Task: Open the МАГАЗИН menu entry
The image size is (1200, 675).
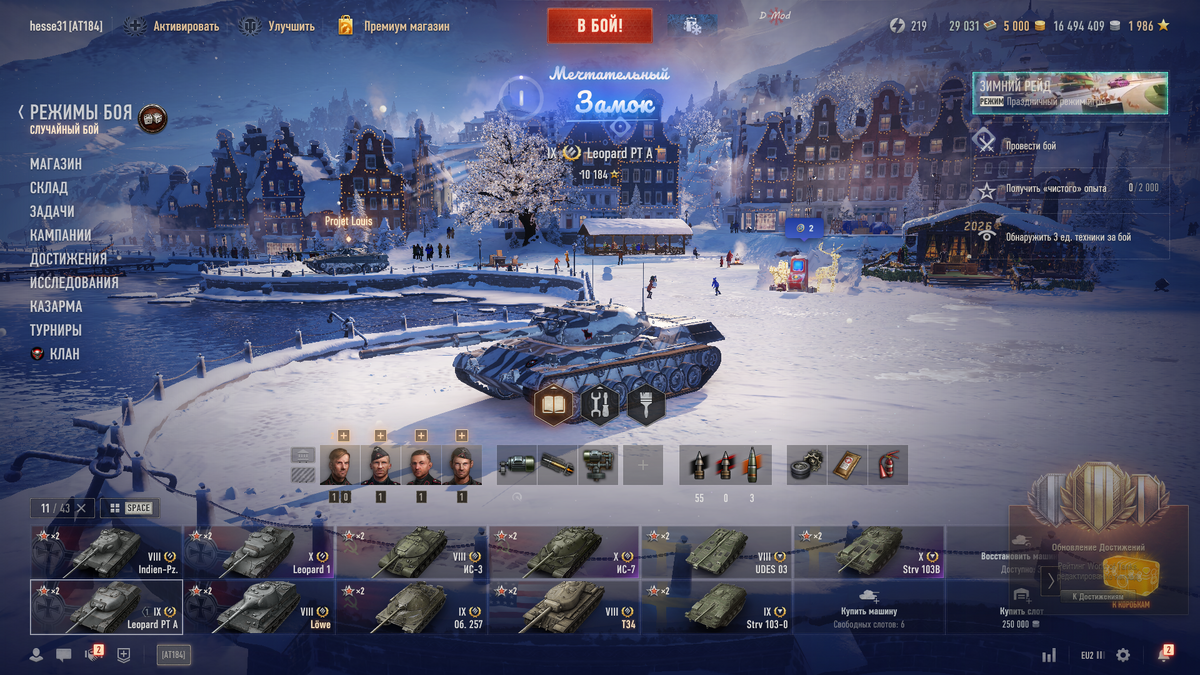Action: click(x=56, y=164)
